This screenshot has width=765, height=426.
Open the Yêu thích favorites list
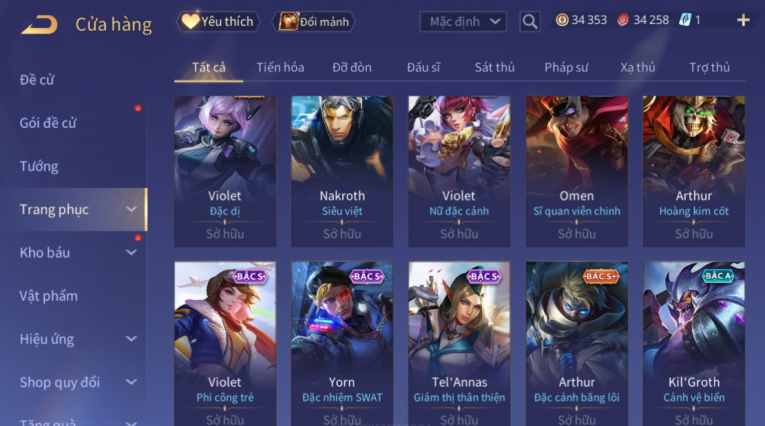218,21
